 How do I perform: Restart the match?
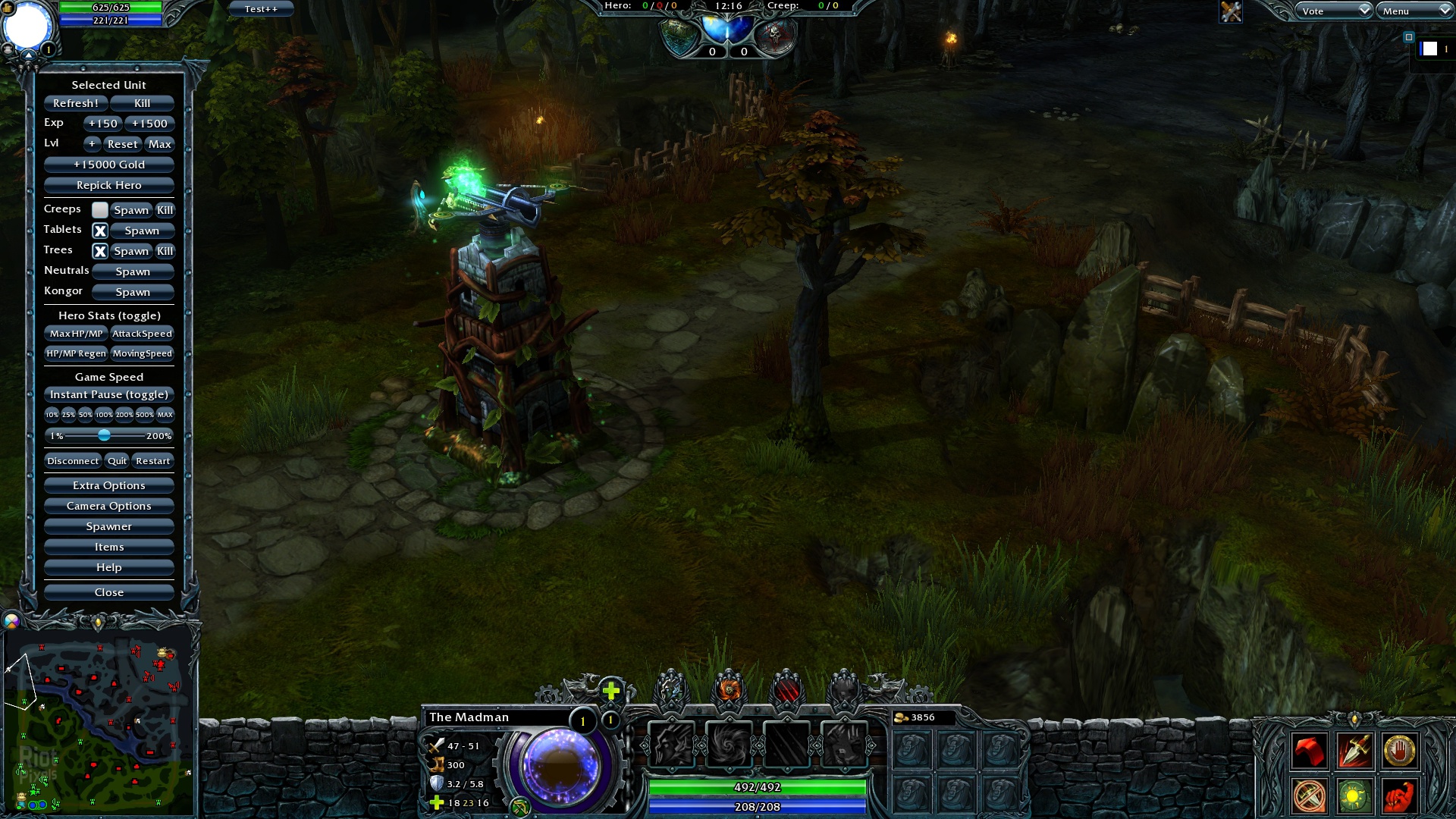(153, 461)
